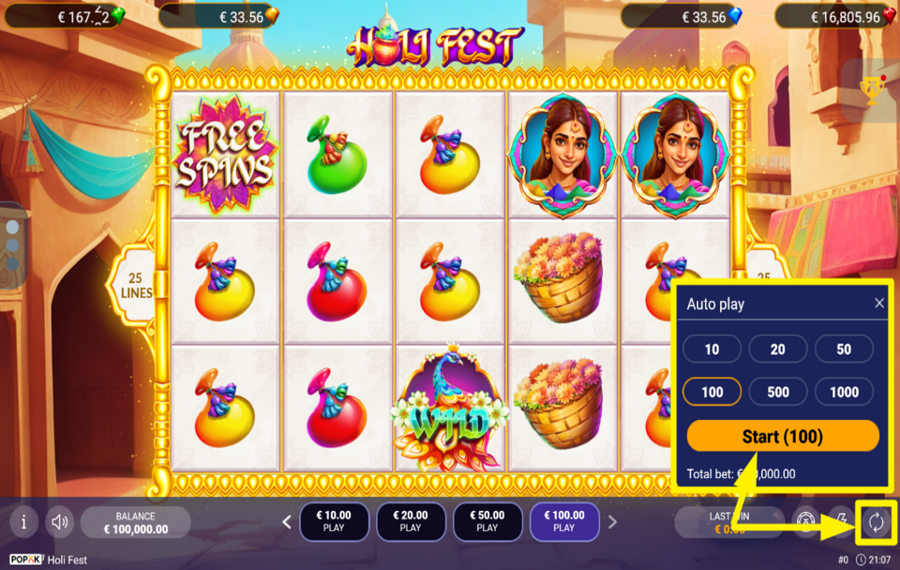This screenshot has height=570, width=900.
Task: Select 20 auto play spins
Action: click(777, 349)
